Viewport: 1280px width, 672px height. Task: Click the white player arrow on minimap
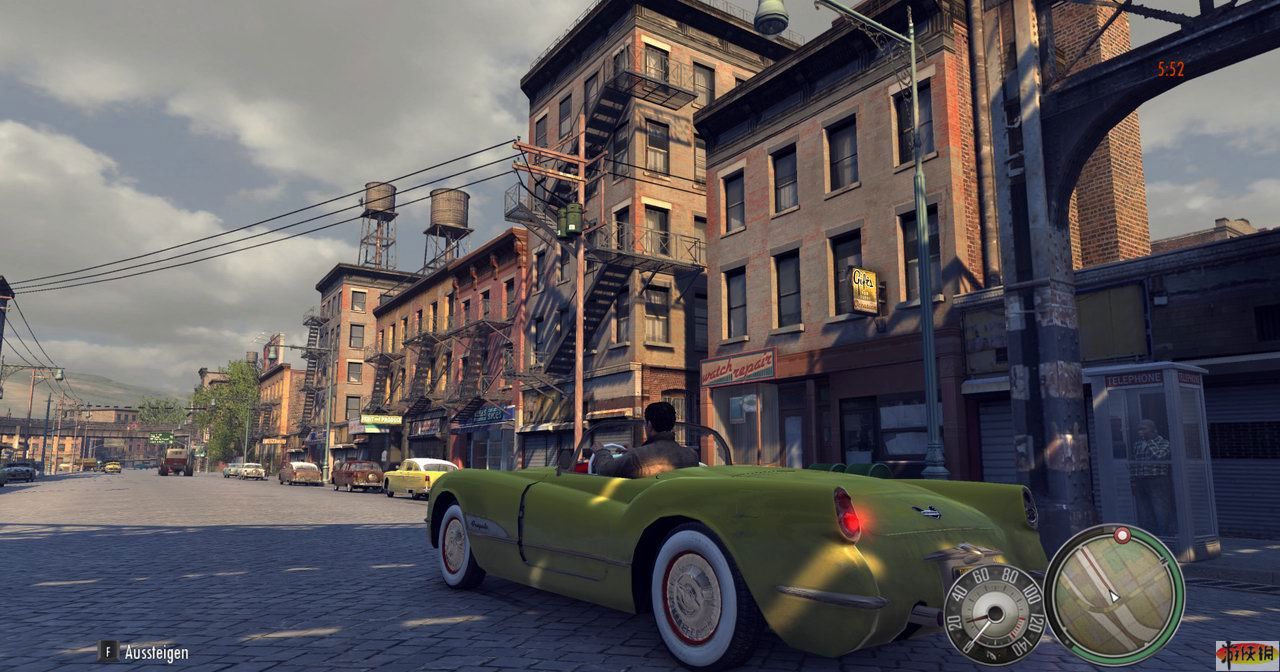pos(1114,596)
